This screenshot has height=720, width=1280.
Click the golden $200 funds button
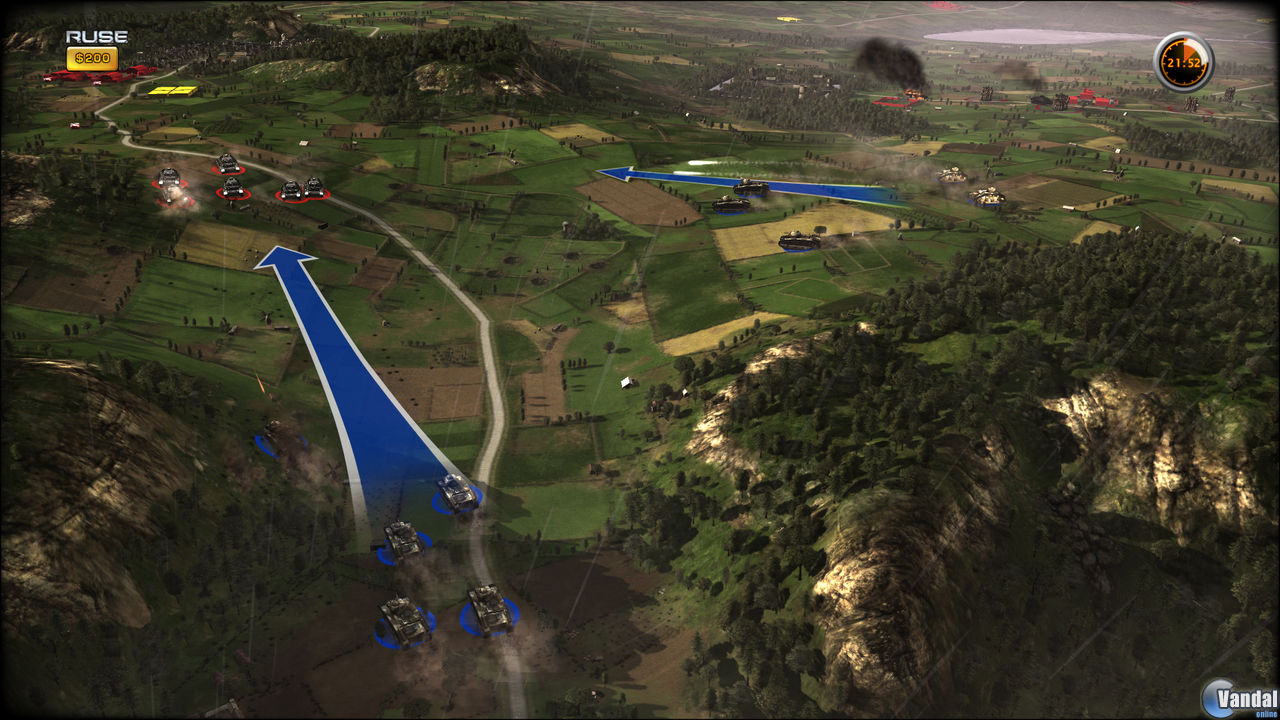point(92,57)
